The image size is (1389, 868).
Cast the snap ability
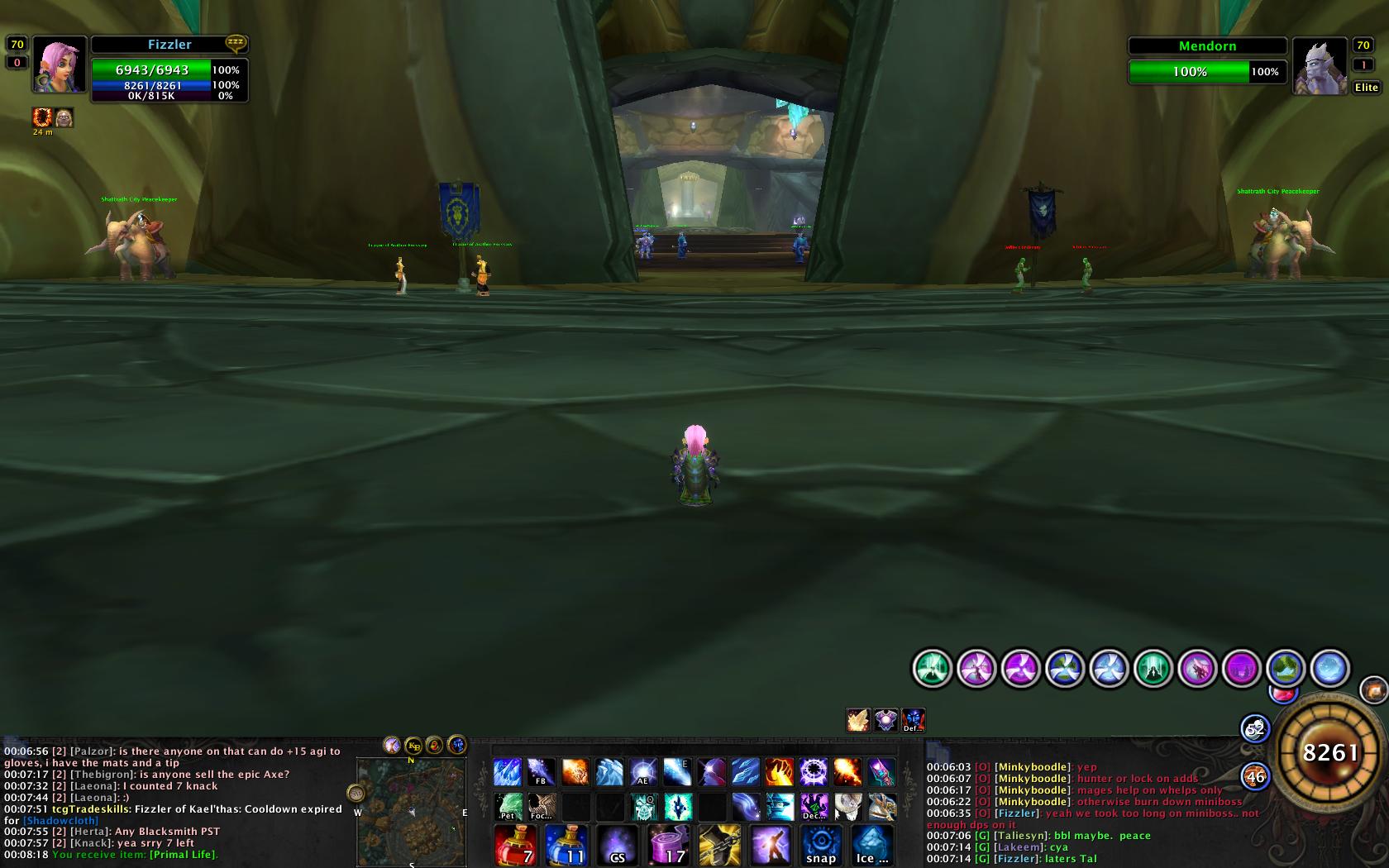pyautogui.click(x=820, y=845)
